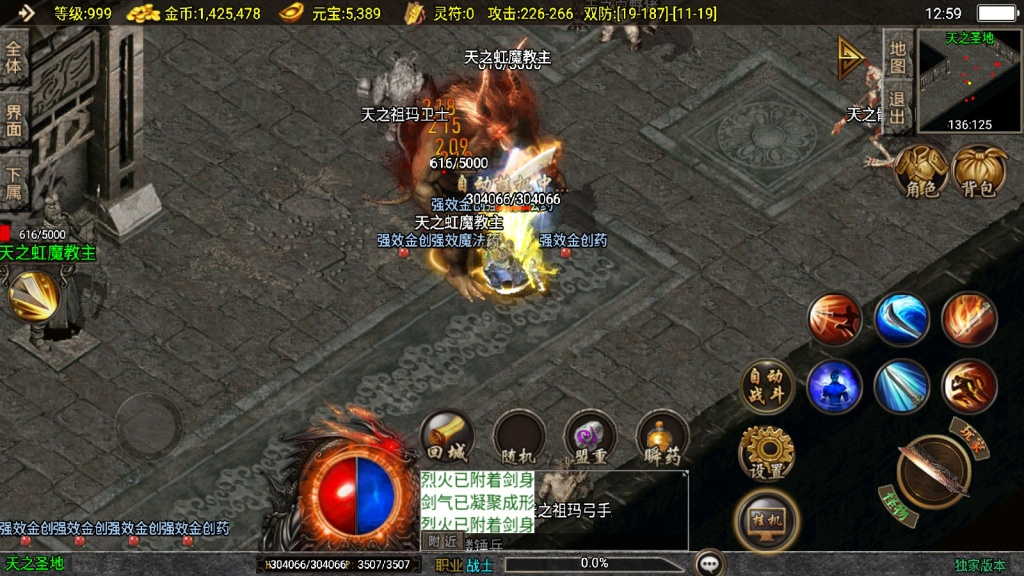Activate the blue crescent slash skill
This screenshot has height=576, width=1024.
(902, 319)
